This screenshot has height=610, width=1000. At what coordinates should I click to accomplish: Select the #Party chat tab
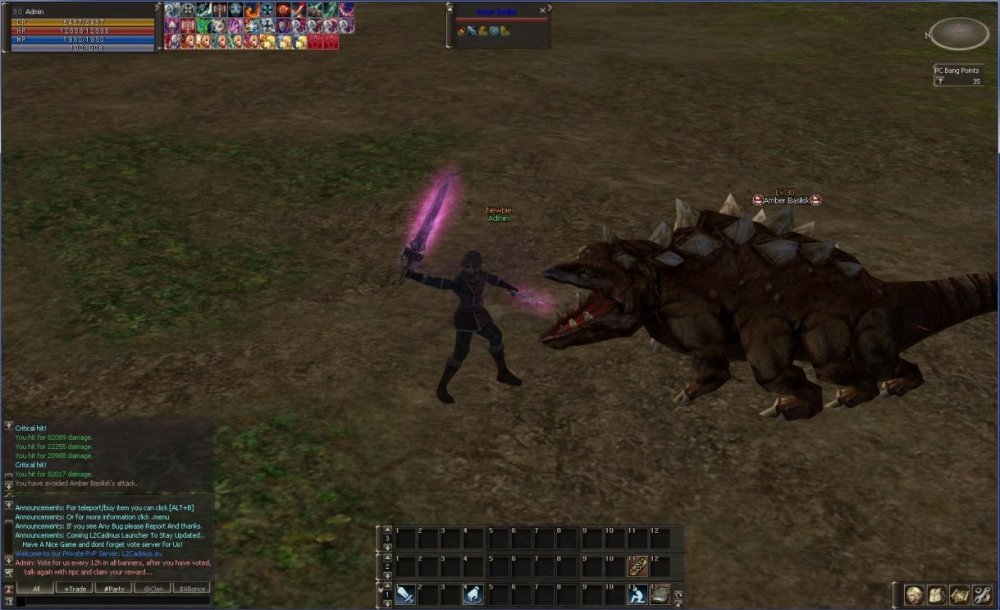pyautogui.click(x=116, y=589)
